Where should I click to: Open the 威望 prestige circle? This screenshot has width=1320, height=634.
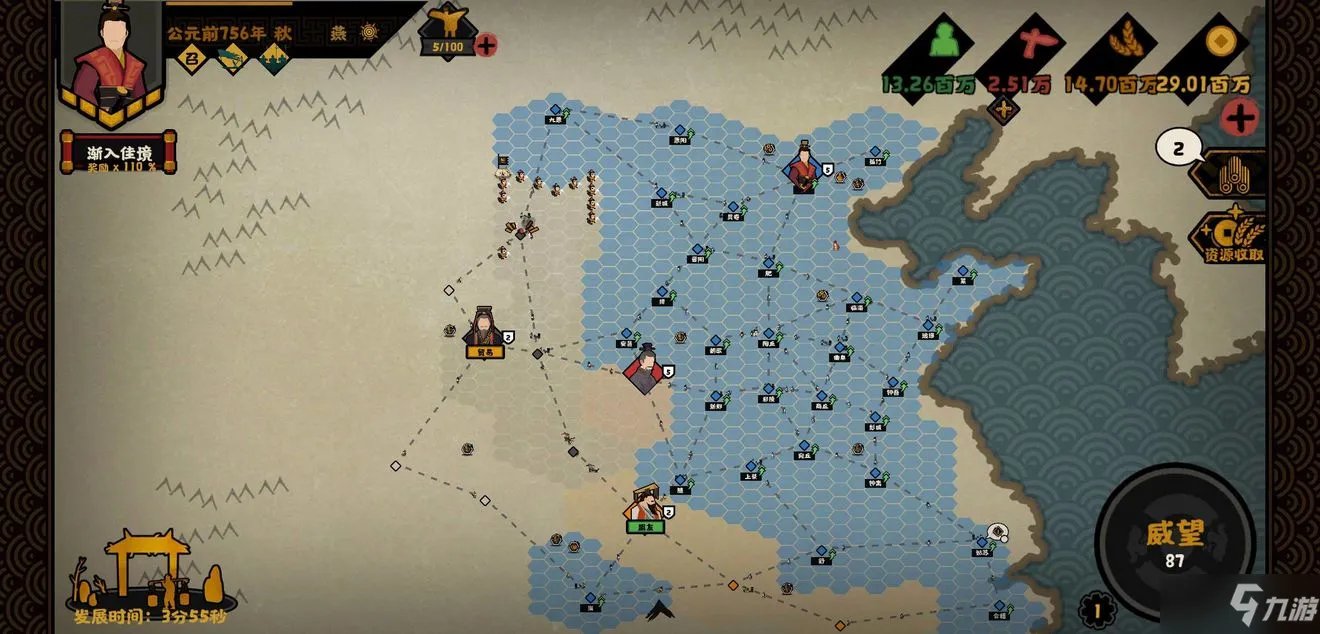[x=1174, y=543]
